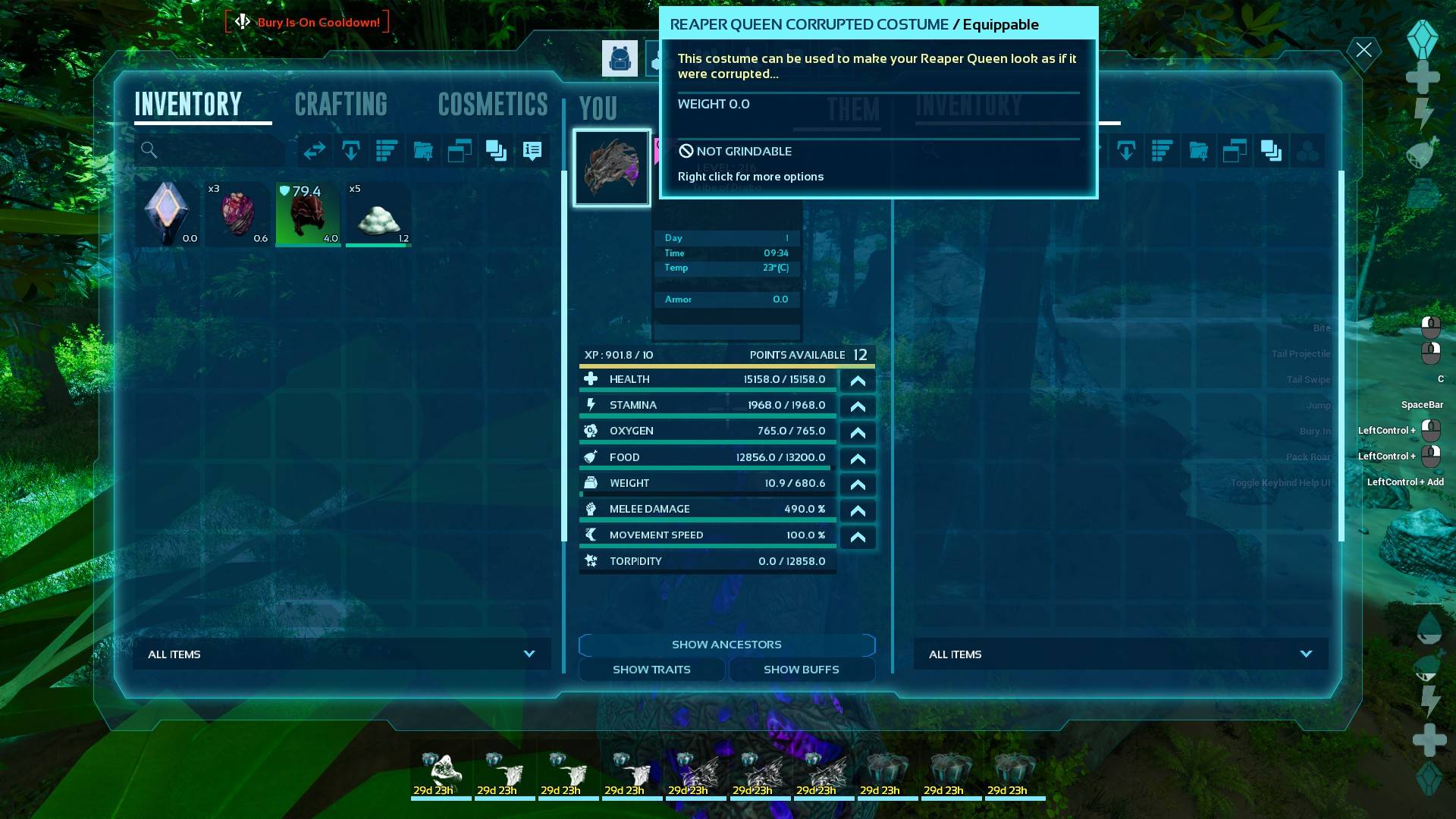Image resolution: width=1456 pixels, height=819 pixels.
Task: Click the stat upgrade arrow for Health
Action: 857,380
